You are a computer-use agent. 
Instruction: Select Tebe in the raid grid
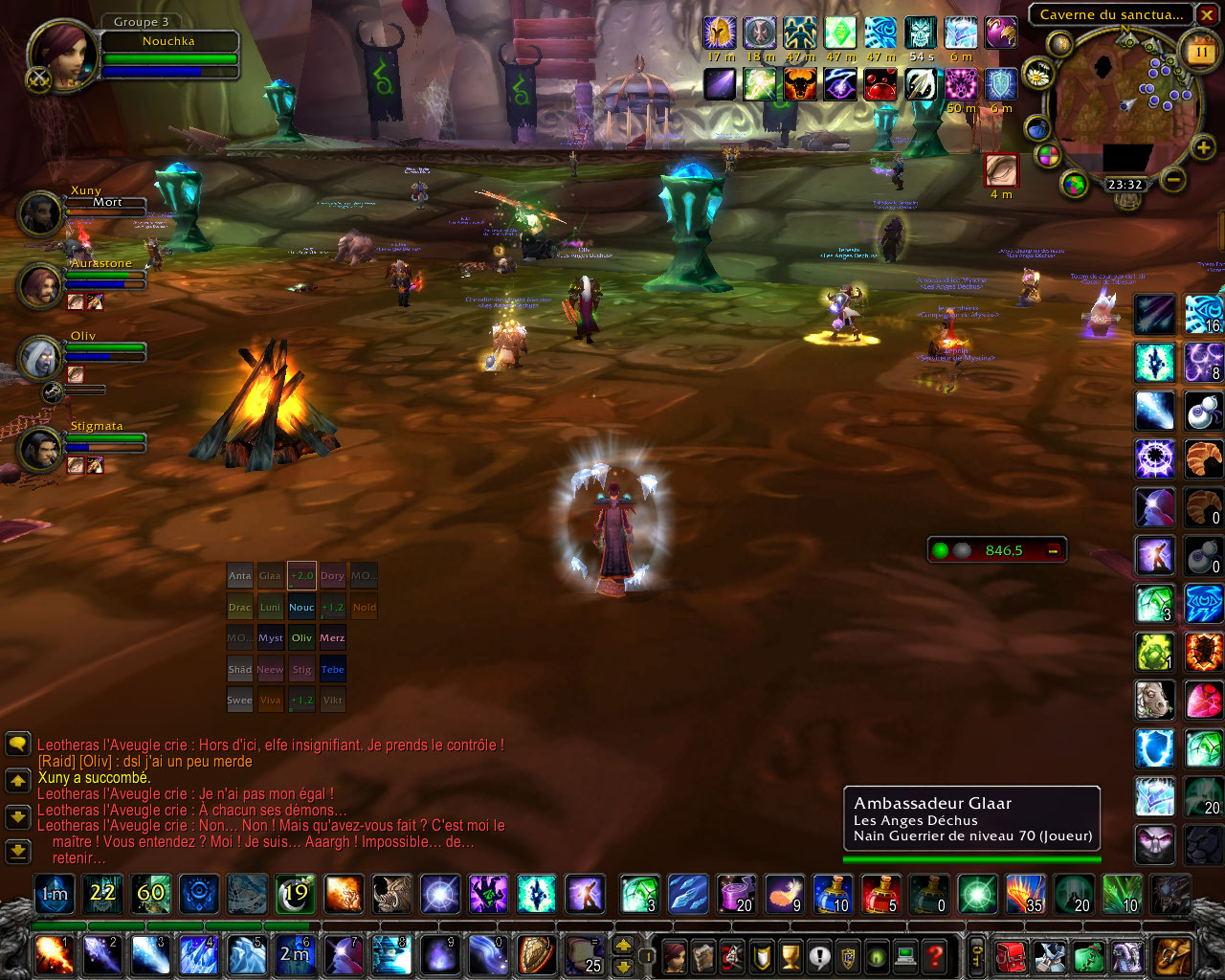click(332, 669)
